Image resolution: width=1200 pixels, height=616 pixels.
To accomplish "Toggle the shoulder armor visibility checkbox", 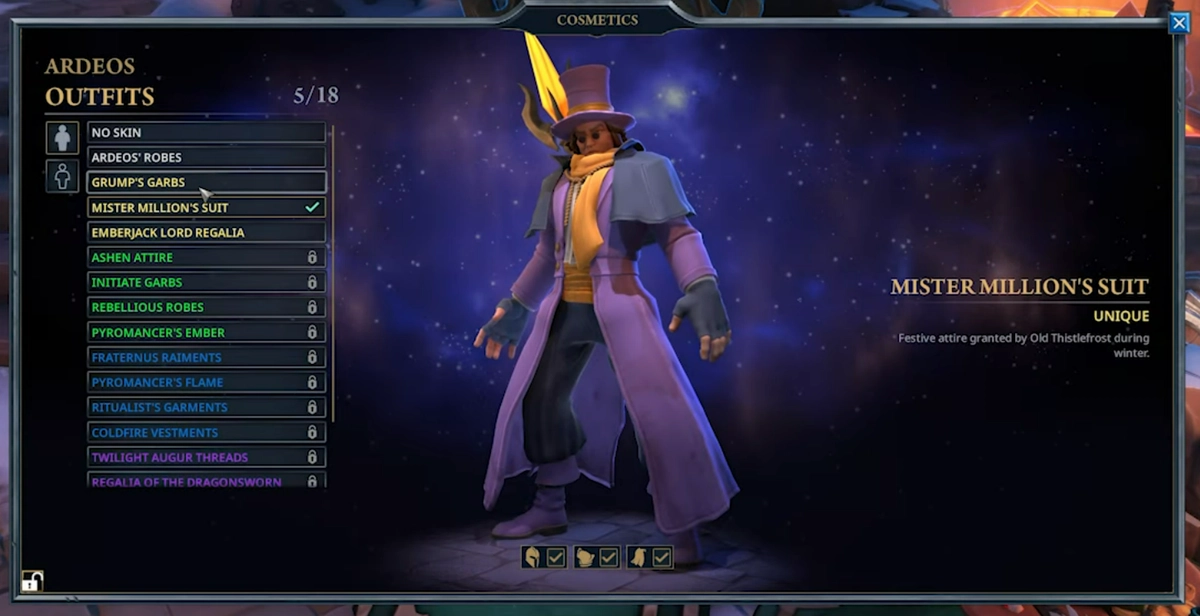I will (x=609, y=557).
